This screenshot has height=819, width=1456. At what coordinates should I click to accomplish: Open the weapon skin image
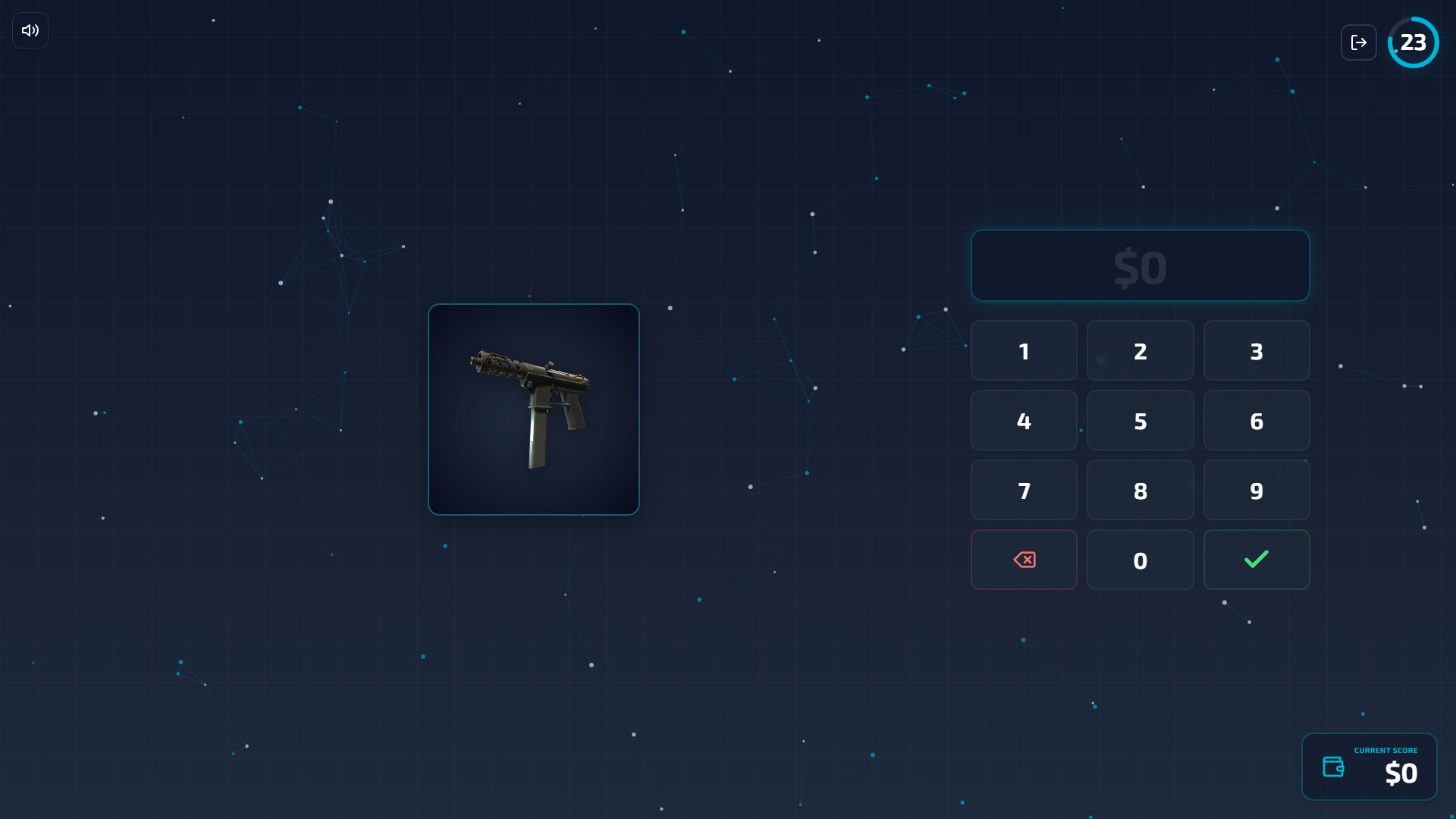(x=533, y=409)
